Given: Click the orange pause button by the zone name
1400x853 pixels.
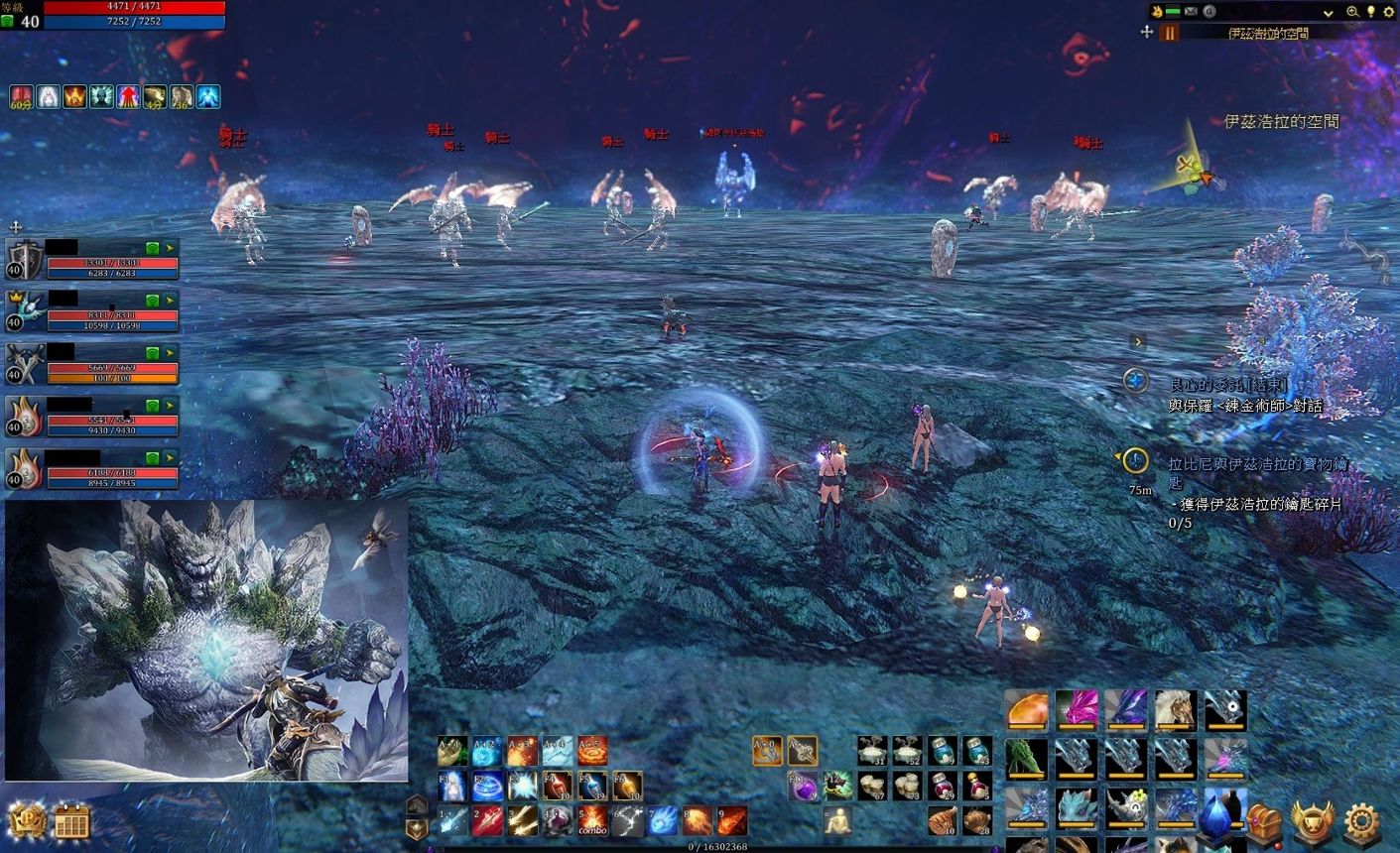Looking at the screenshot, I should [x=1170, y=33].
